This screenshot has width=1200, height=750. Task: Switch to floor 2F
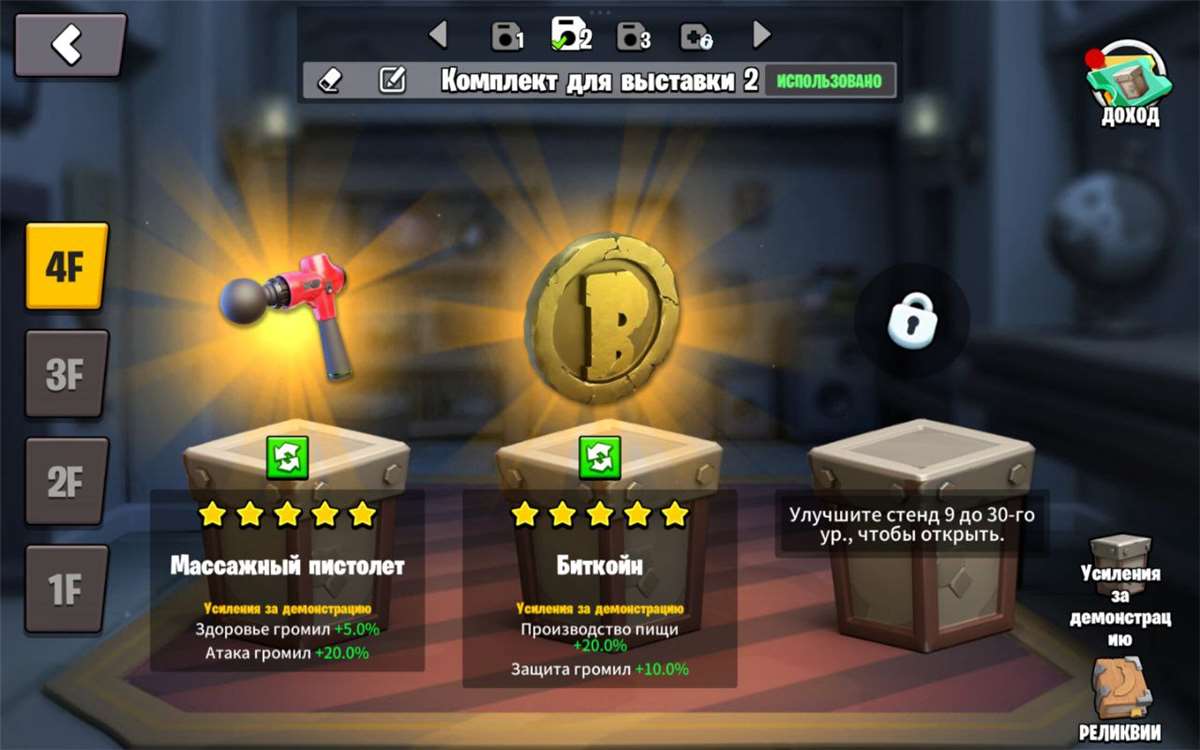66,482
